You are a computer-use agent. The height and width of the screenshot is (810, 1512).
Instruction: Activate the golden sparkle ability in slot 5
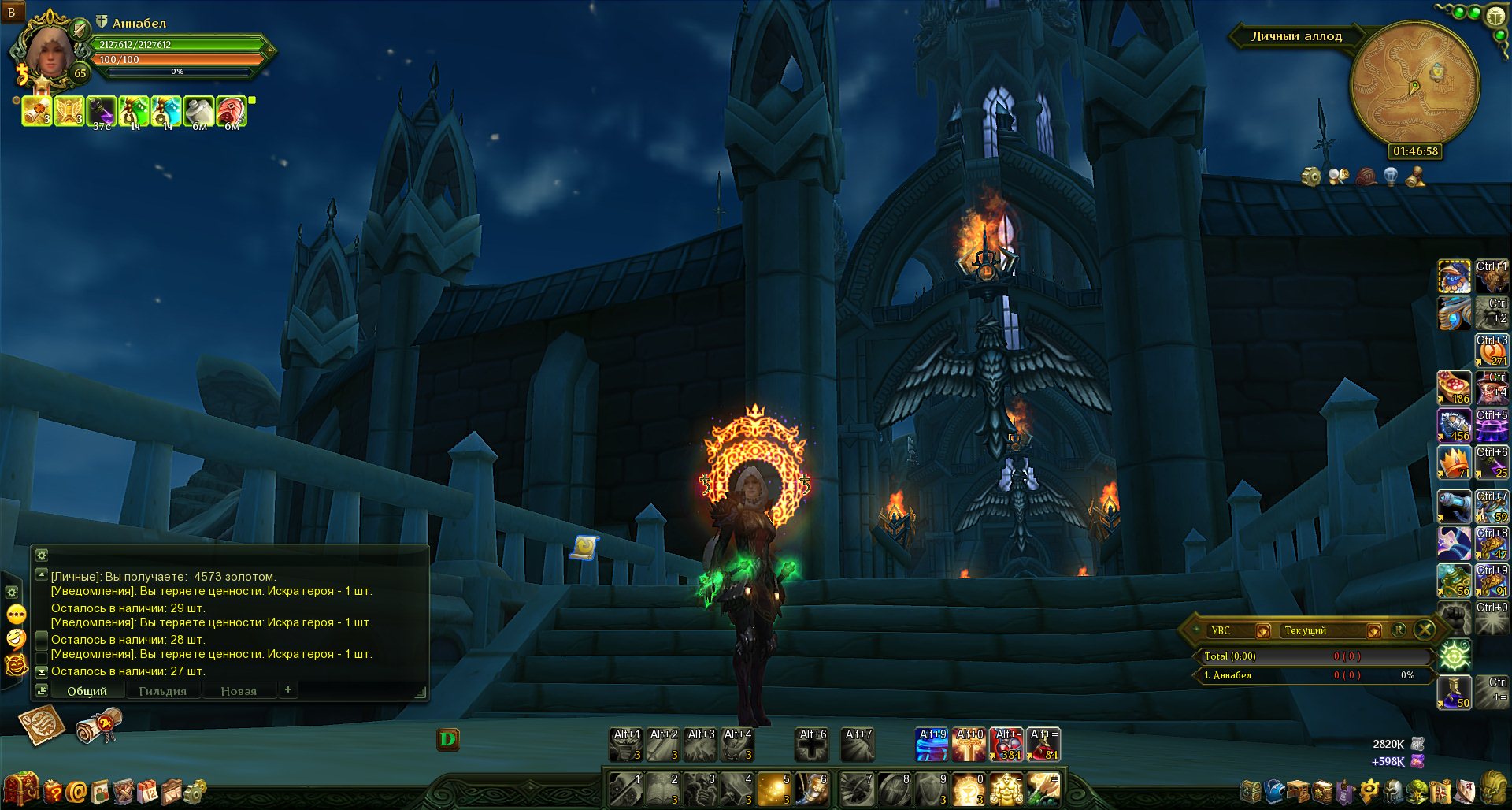coord(774,789)
